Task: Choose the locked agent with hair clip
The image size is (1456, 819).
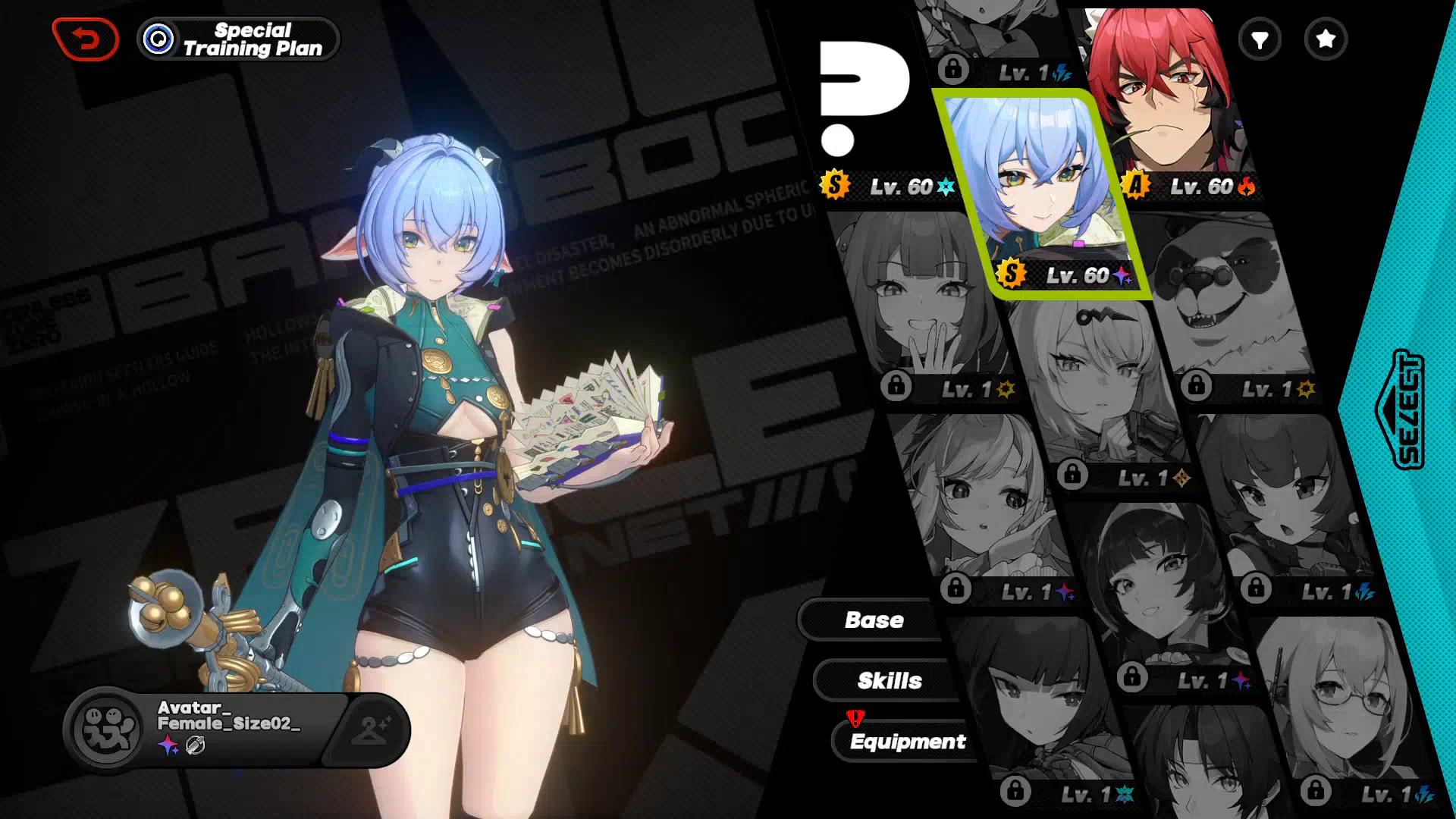Action: tap(1100, 387)
